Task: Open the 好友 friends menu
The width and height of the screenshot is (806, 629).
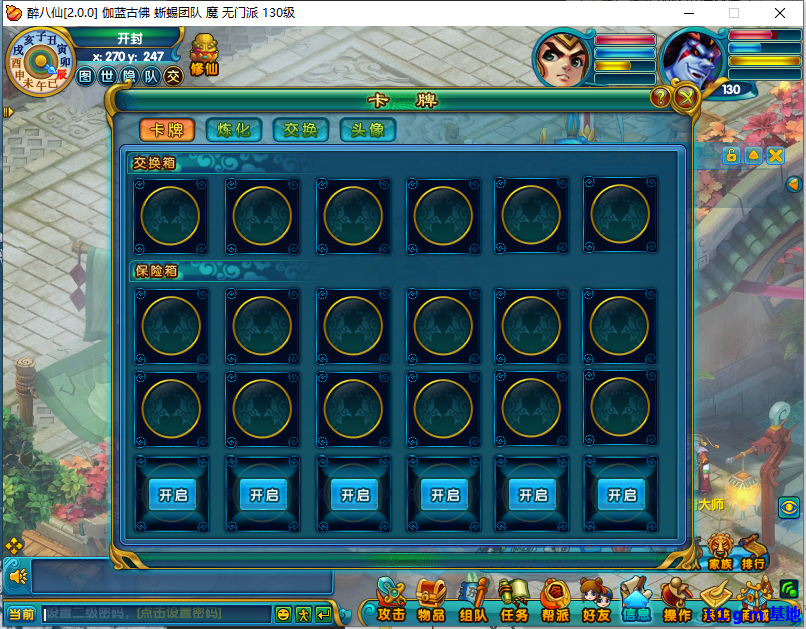Action: pos(596,602)
